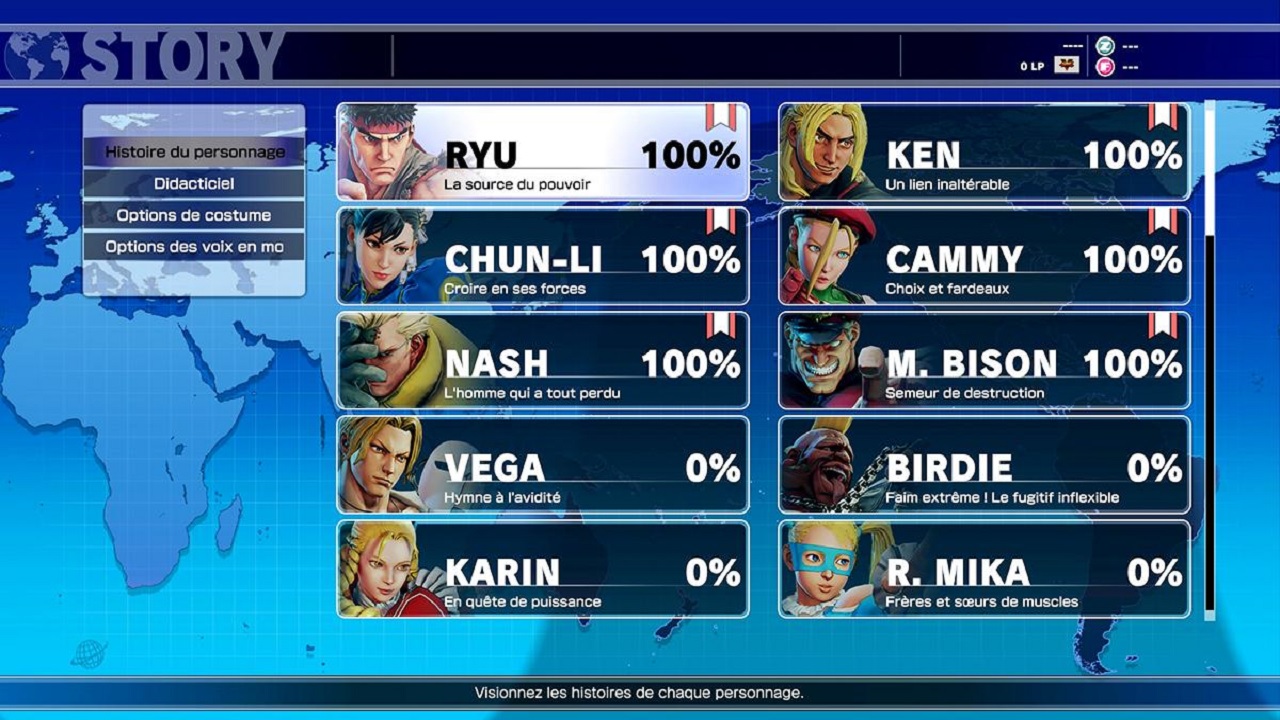The width and height of the screenshot is (1280, 720).
Task: Choose Birdie's character story
Action: click(984, 465)
